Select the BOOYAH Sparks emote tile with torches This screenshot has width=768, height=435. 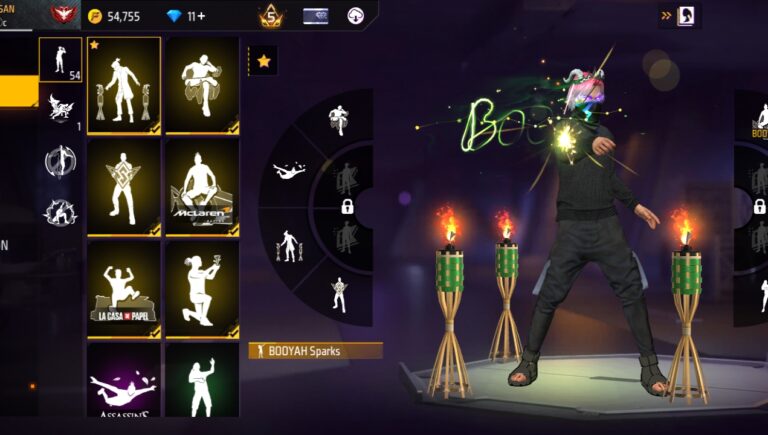(124, 86)
